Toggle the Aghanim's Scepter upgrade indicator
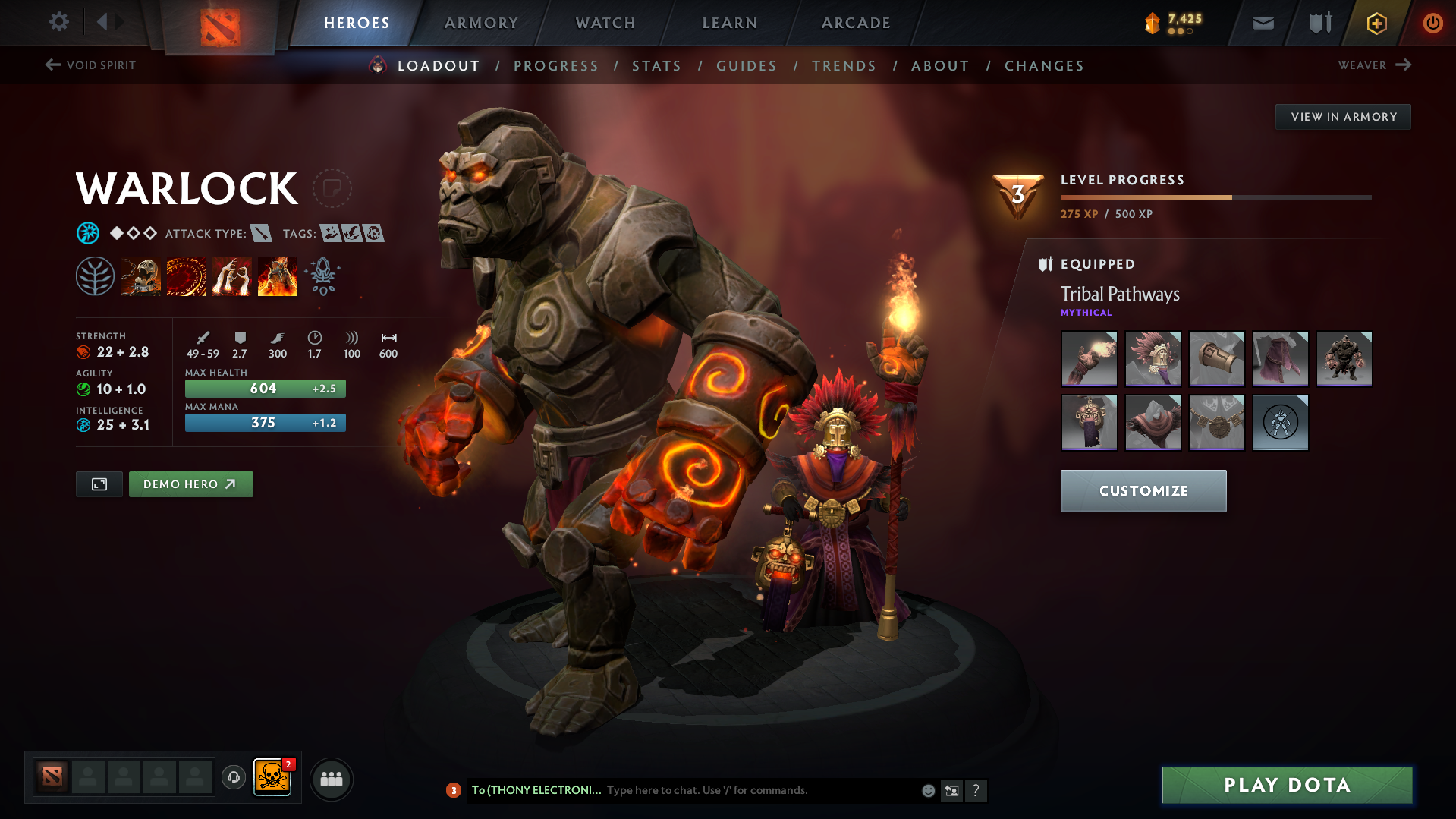 [323, 276]
